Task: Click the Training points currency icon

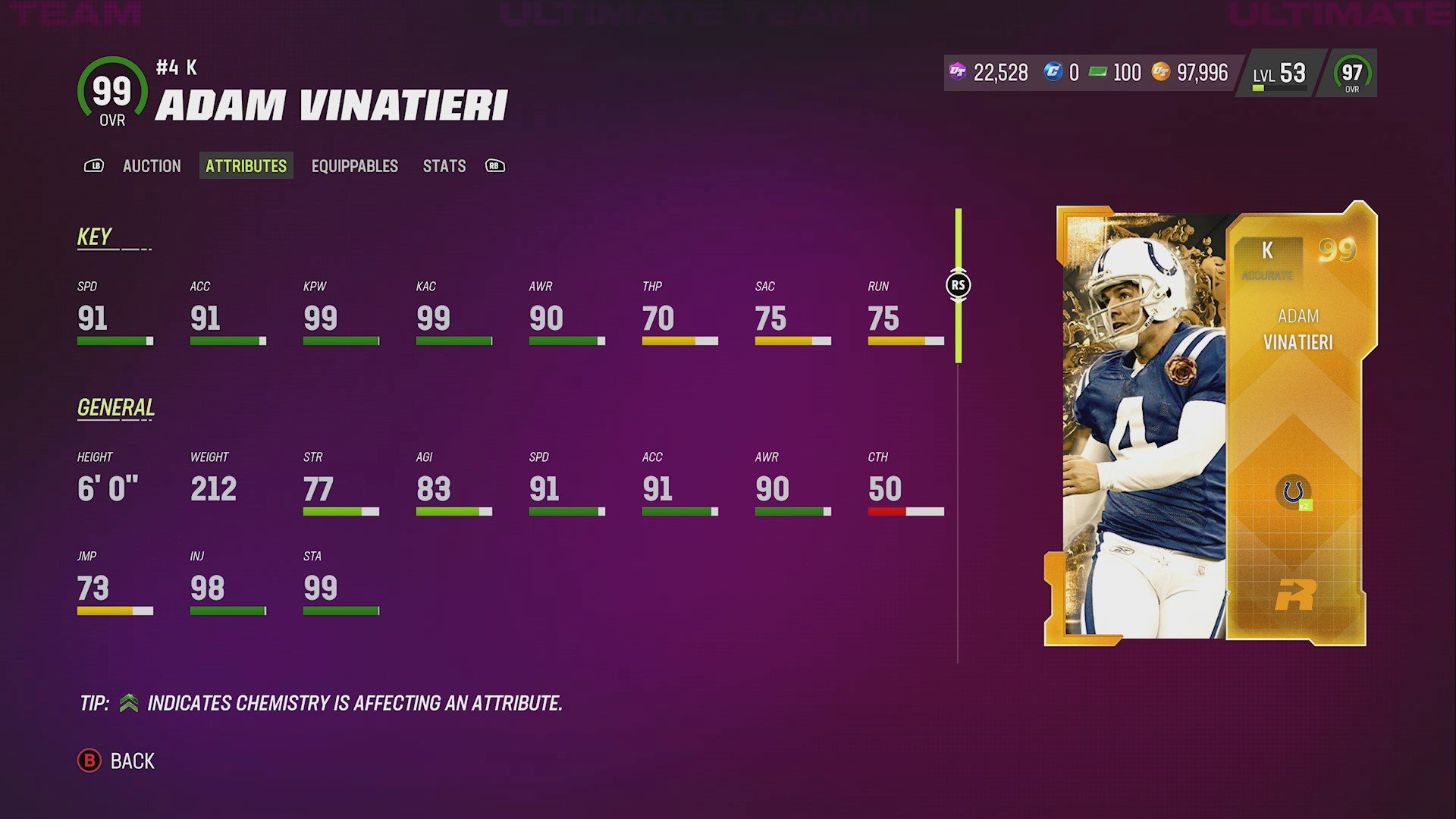Action: tap(957, 73)
